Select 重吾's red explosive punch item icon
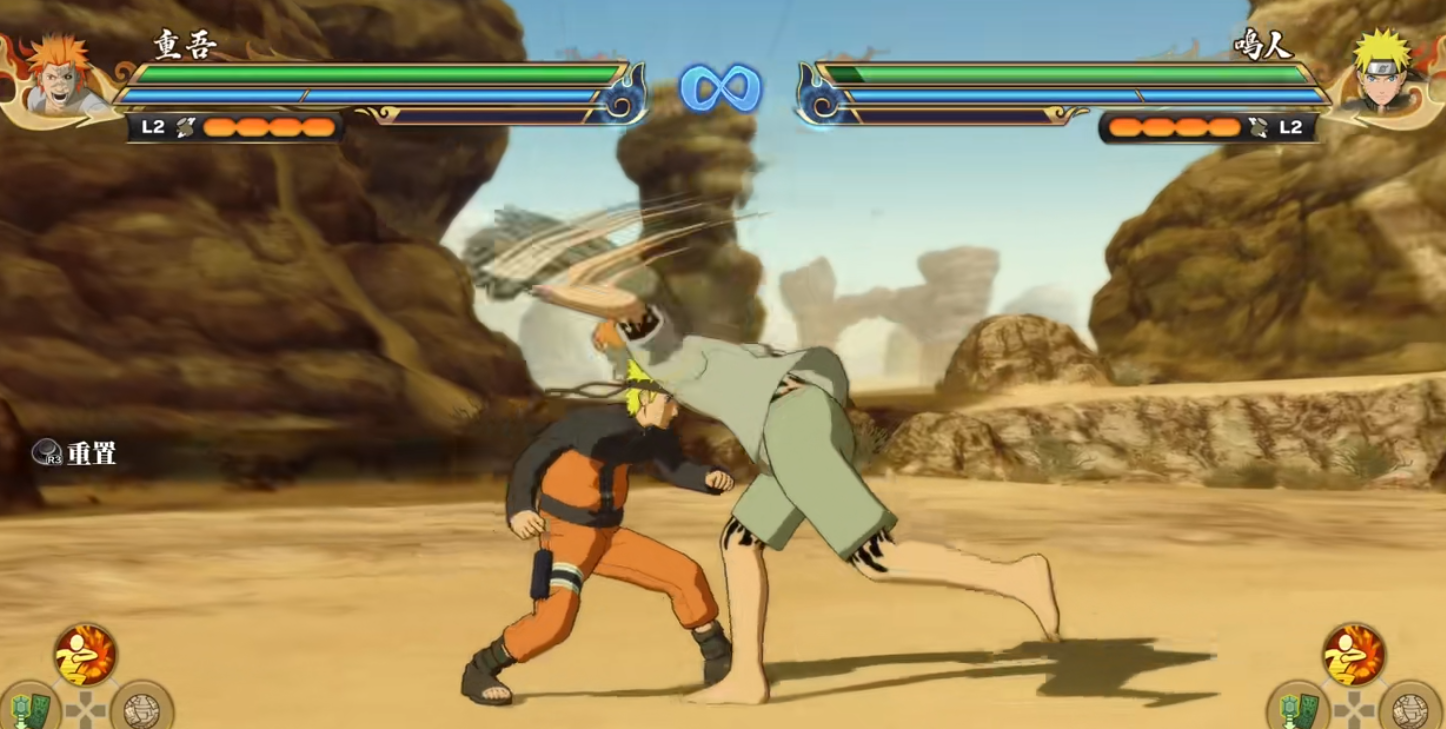1446x729 pixels. coord(85,655)
